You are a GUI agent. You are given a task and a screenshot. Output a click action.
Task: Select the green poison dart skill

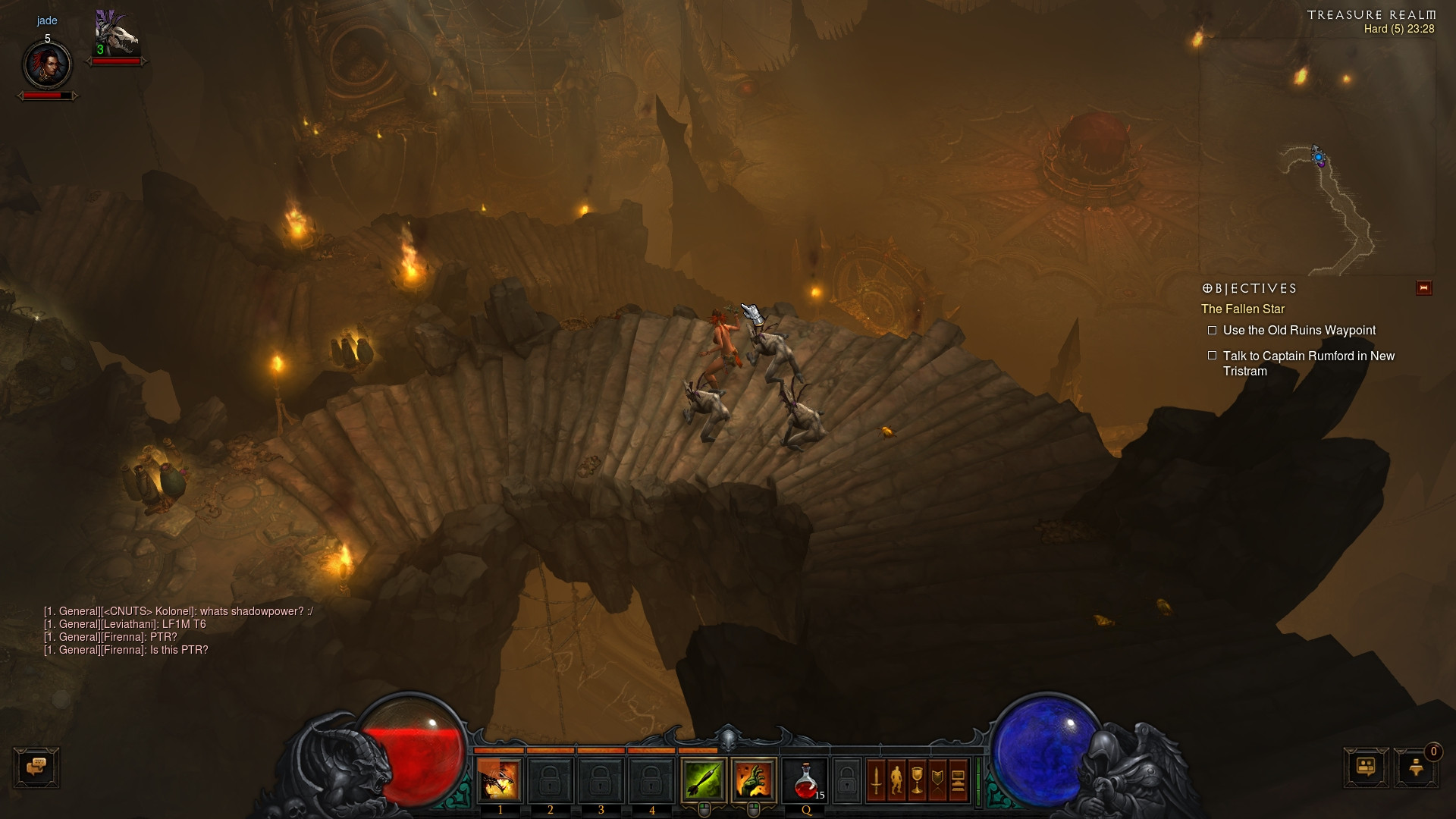pos(703,780)
